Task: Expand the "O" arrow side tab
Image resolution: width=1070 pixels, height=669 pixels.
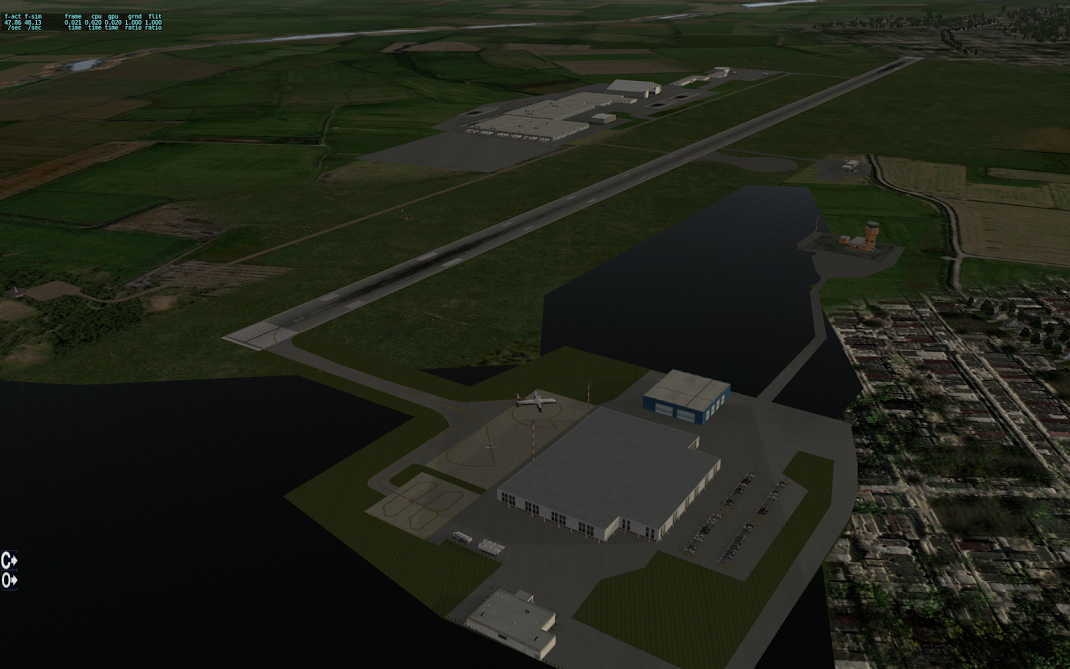Action: (9, 580)
